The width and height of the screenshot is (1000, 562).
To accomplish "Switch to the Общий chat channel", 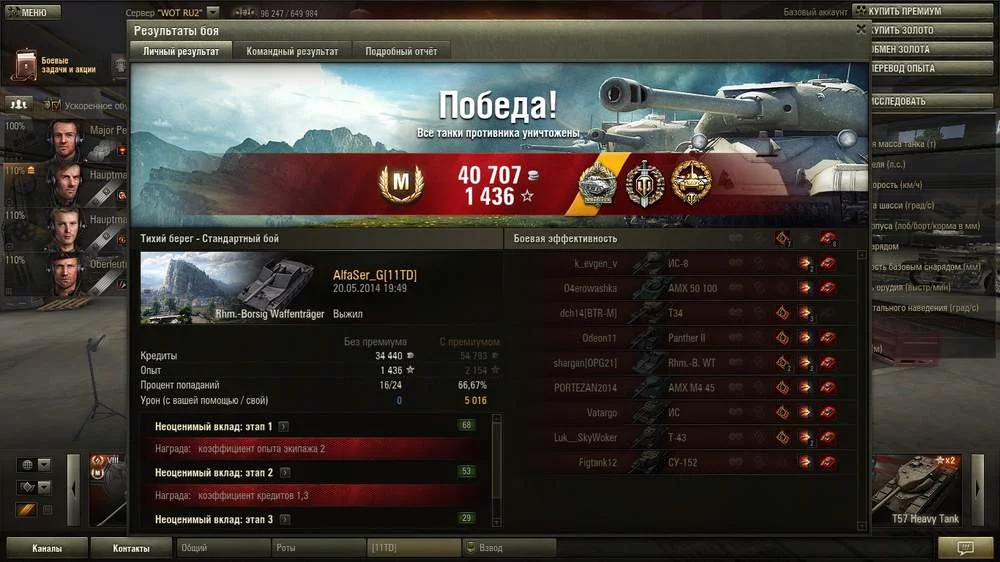I will click(x=220, y=548).
